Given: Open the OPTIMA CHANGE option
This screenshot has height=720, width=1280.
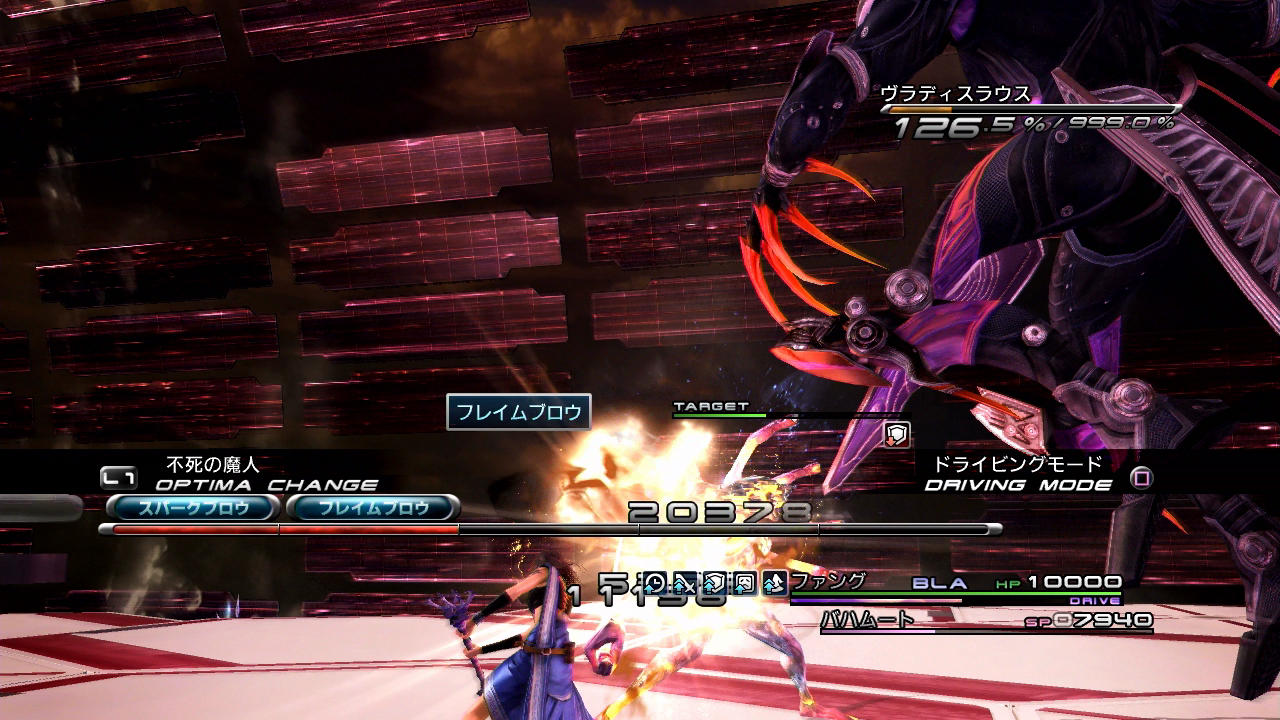Looking at the screenshot, I should (x=266, y=485).
